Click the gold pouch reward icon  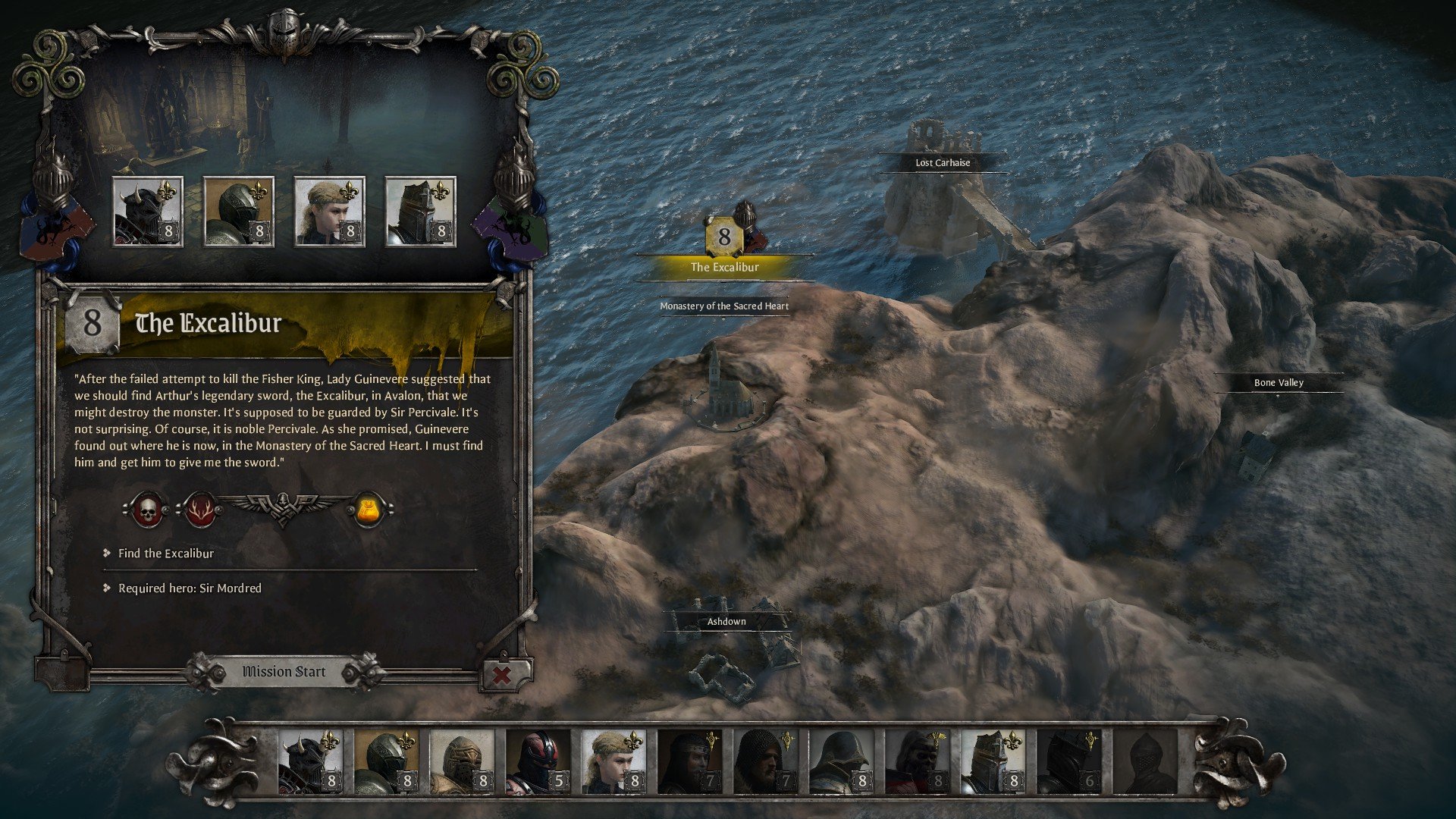[369, 510]
